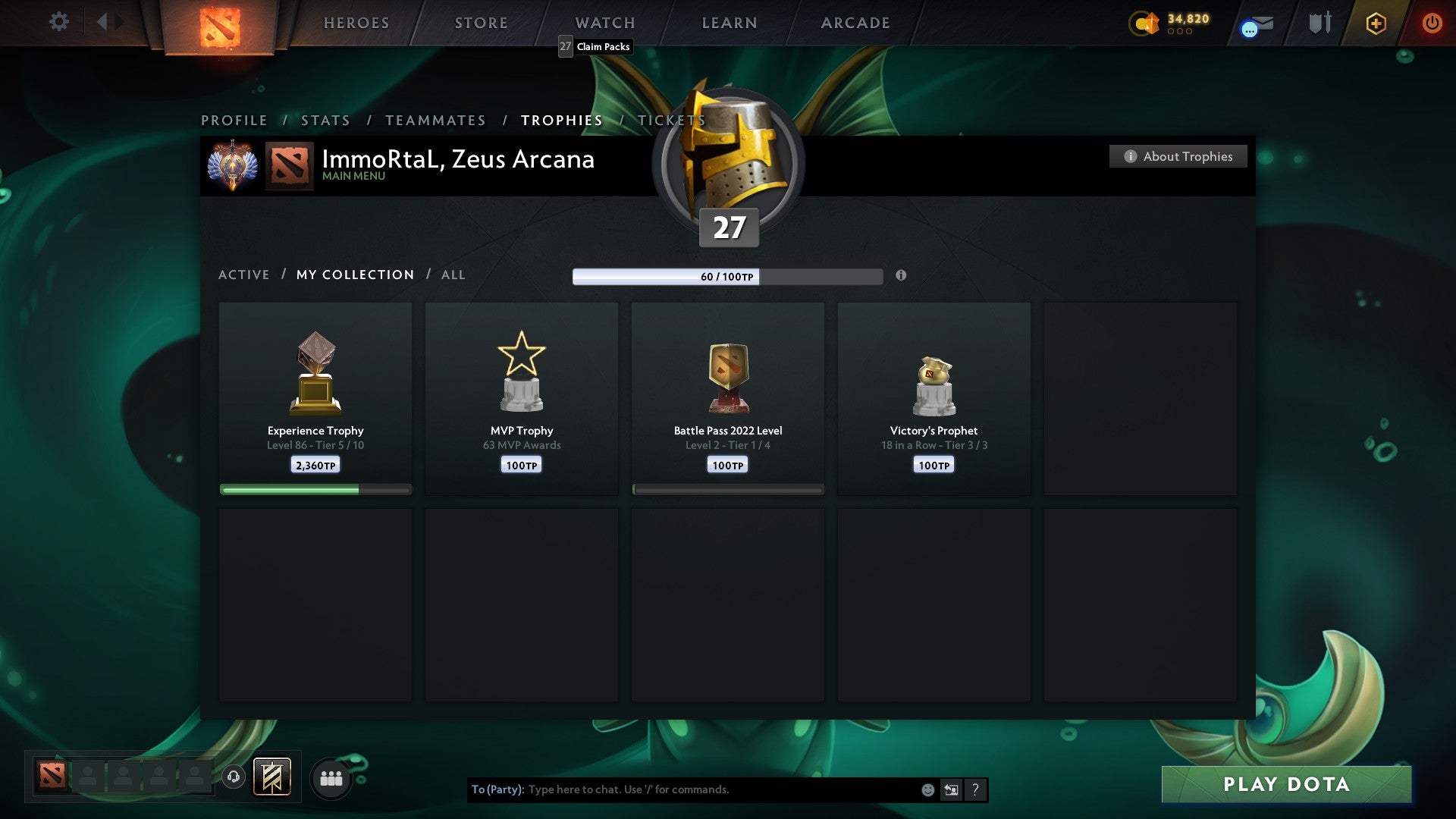Open the settings gear icon
This screenshot has height=819, width=1456.
[58, 22]
